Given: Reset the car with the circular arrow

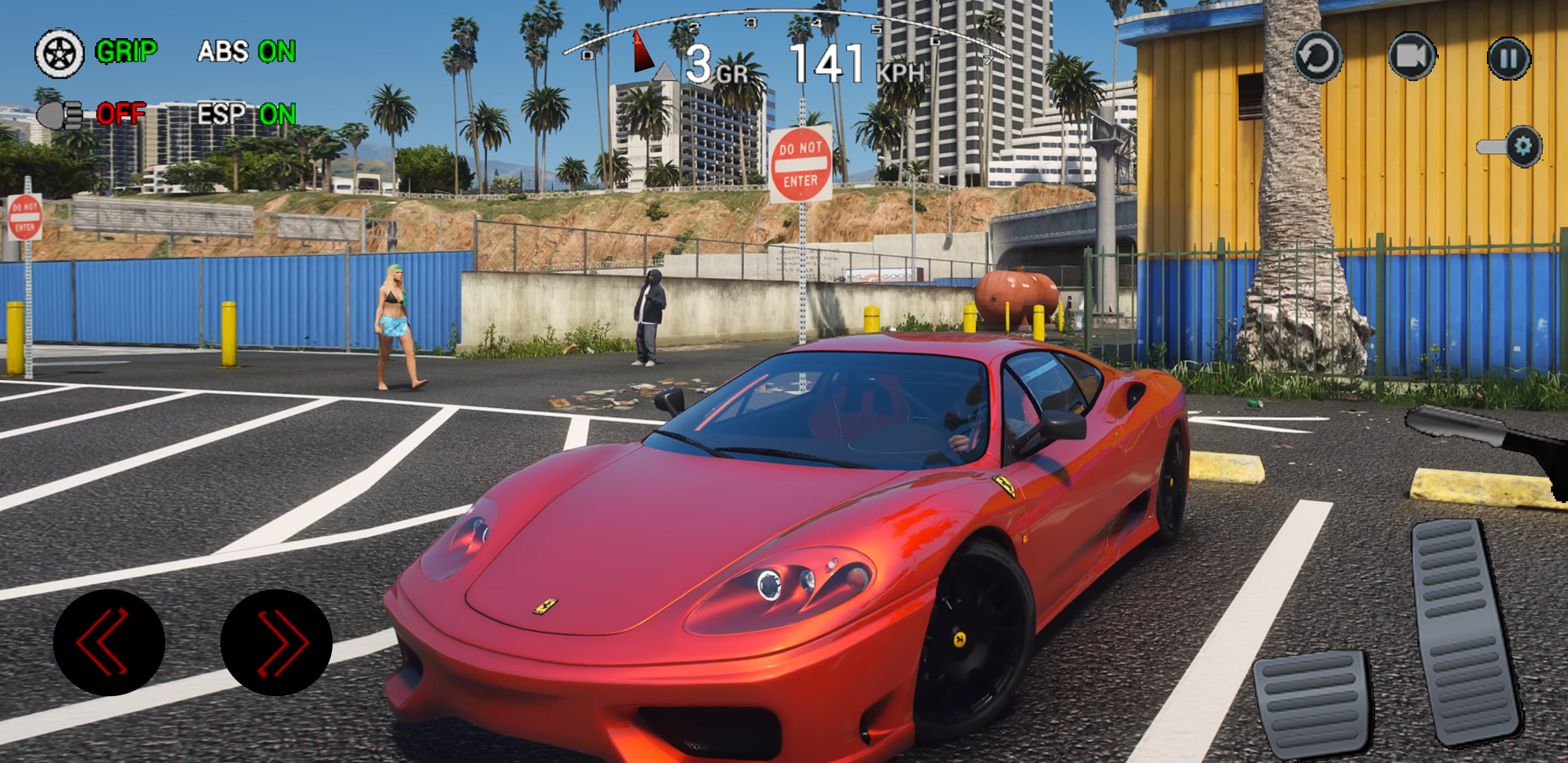Looking at the screenshot, I should [1318, 57].
